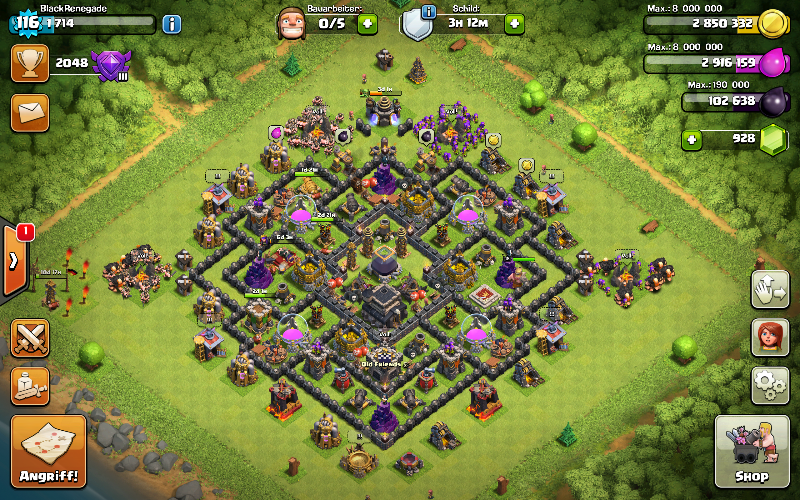Show the Schild info popup
This screenshot has width=800, height=500.
coord(429,12)
